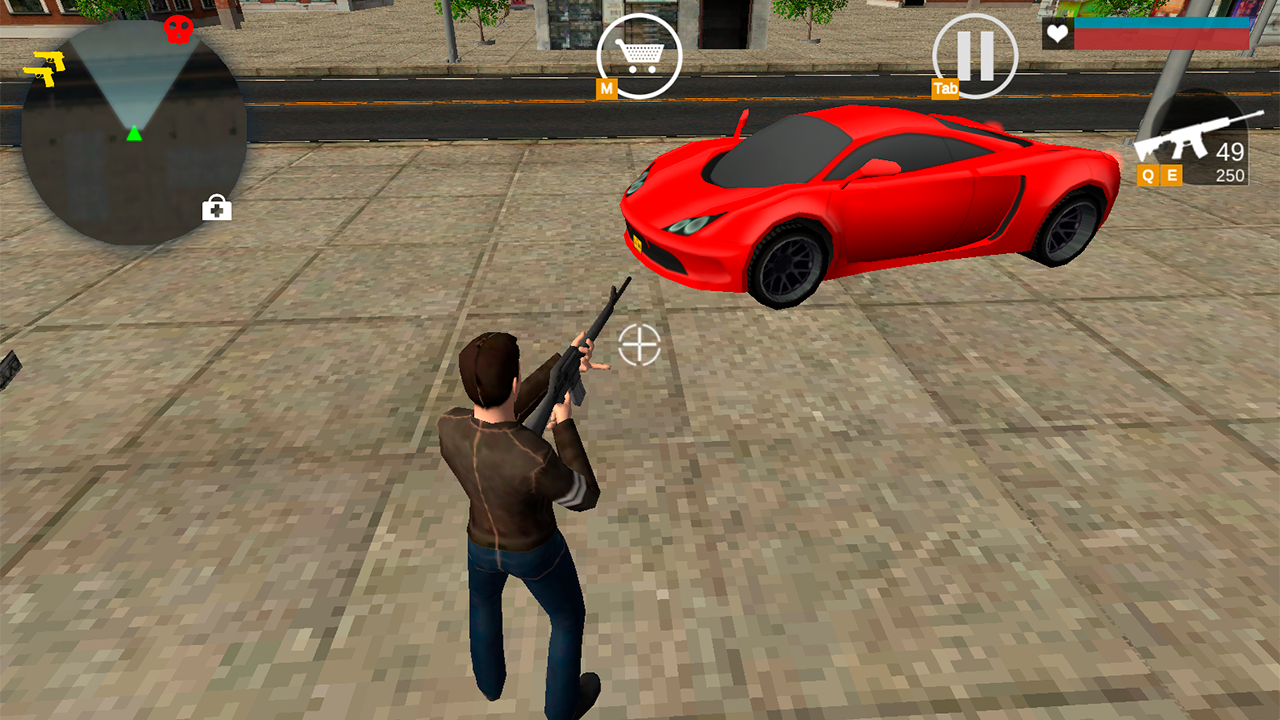1280x720 pixels.
Task: Click the reserve ammo count 250
Action: [x=1229, y=174]
